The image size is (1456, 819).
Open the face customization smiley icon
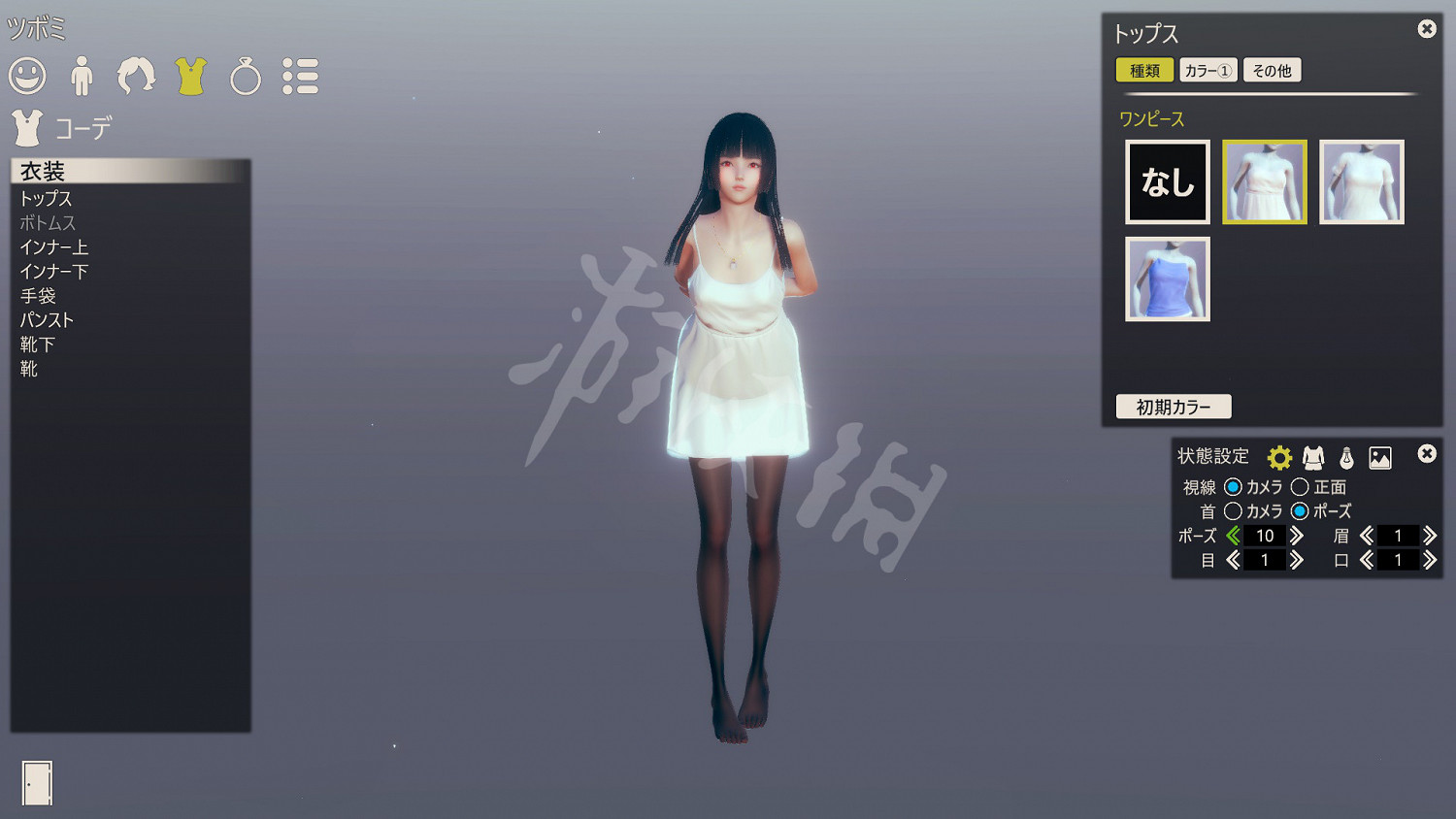[x=28, y=77]
